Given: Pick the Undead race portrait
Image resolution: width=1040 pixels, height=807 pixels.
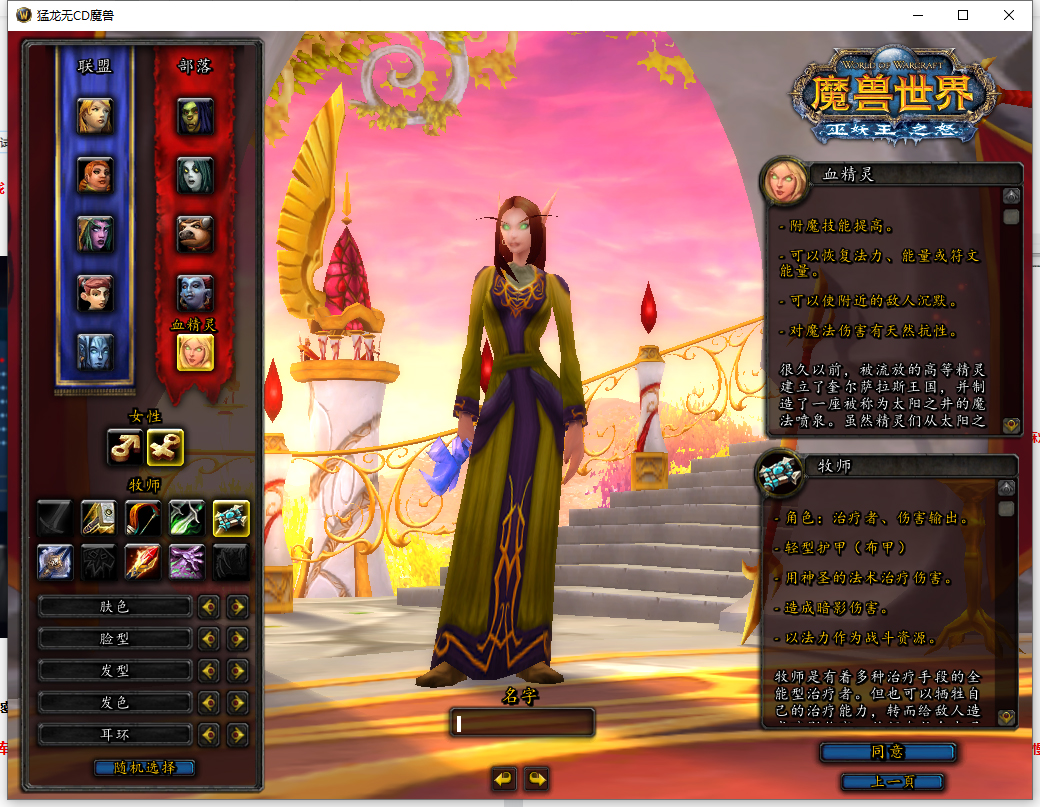Looking at the screenshot, I should click(195, 175).
